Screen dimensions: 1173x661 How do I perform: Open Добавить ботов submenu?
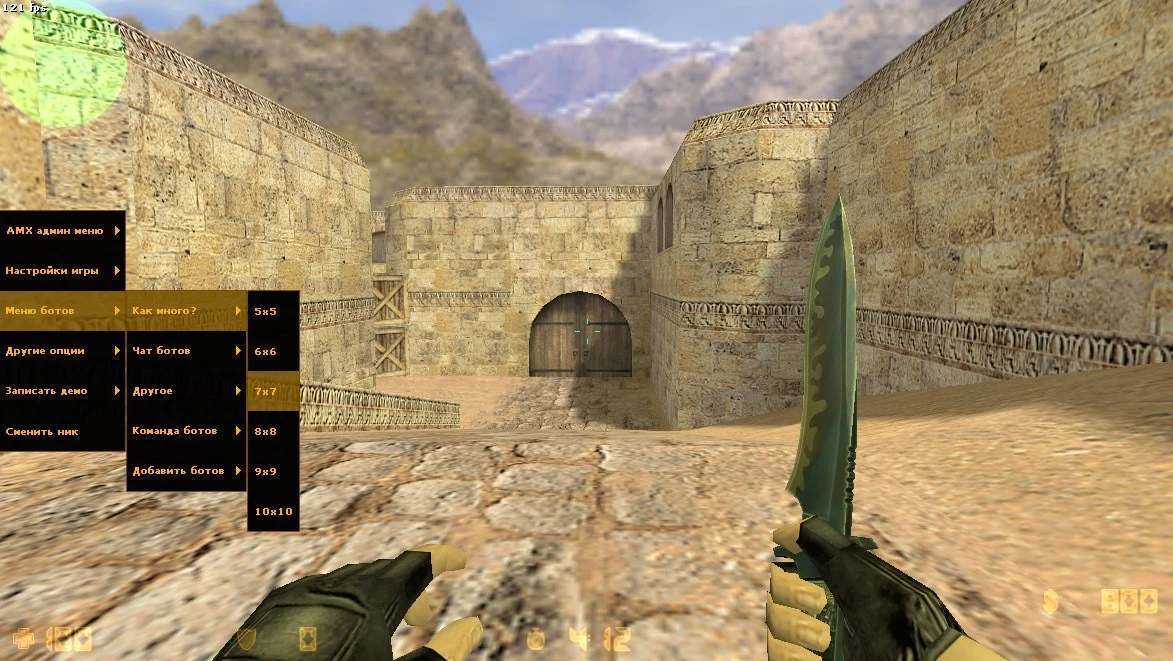[x=186, y=471]
